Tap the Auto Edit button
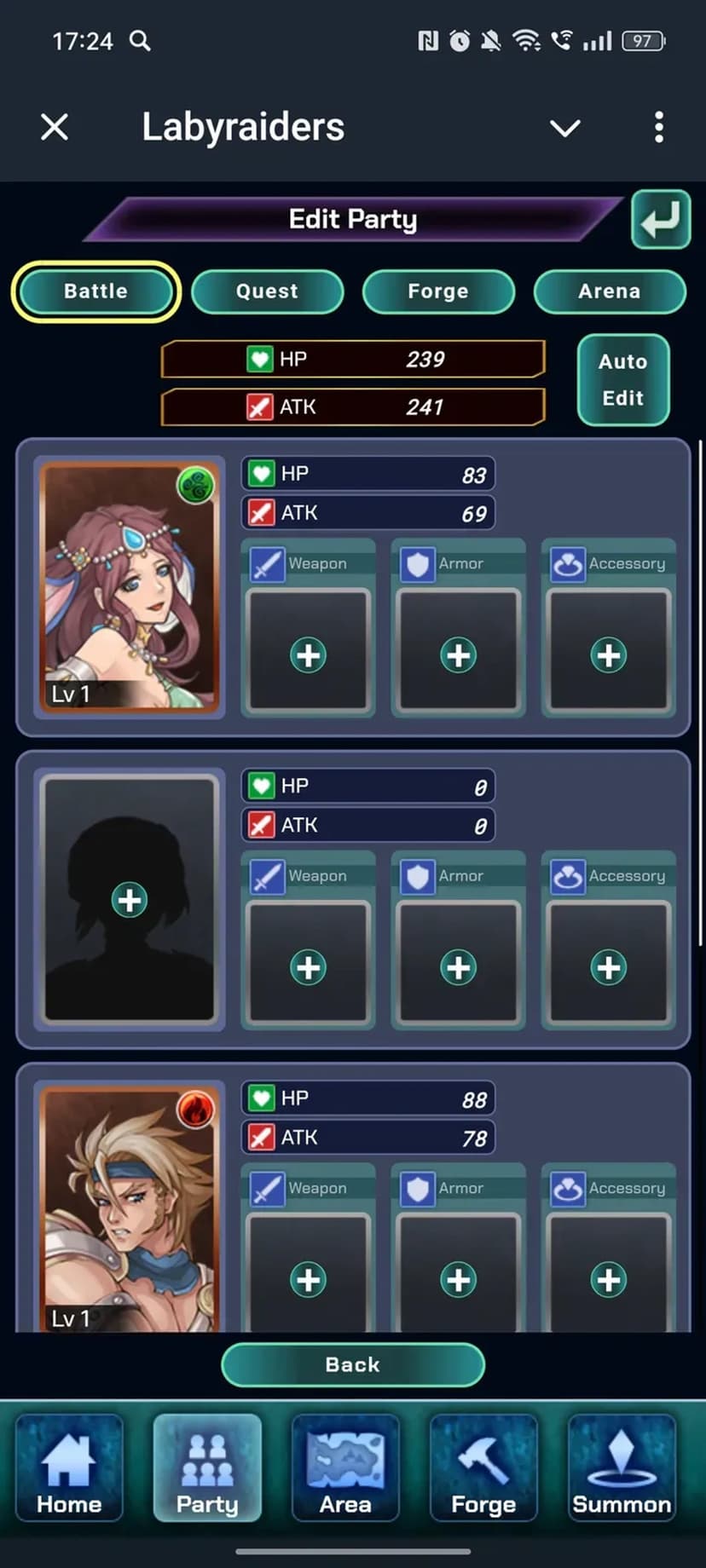 [x=622, y=379]
